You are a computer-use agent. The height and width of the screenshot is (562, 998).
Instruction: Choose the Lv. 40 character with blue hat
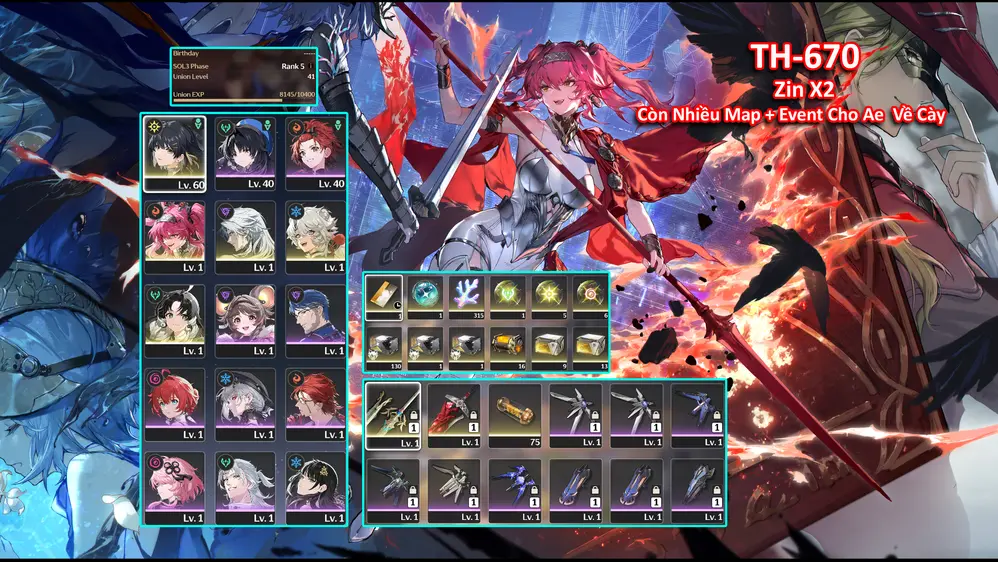click(245, 153)
